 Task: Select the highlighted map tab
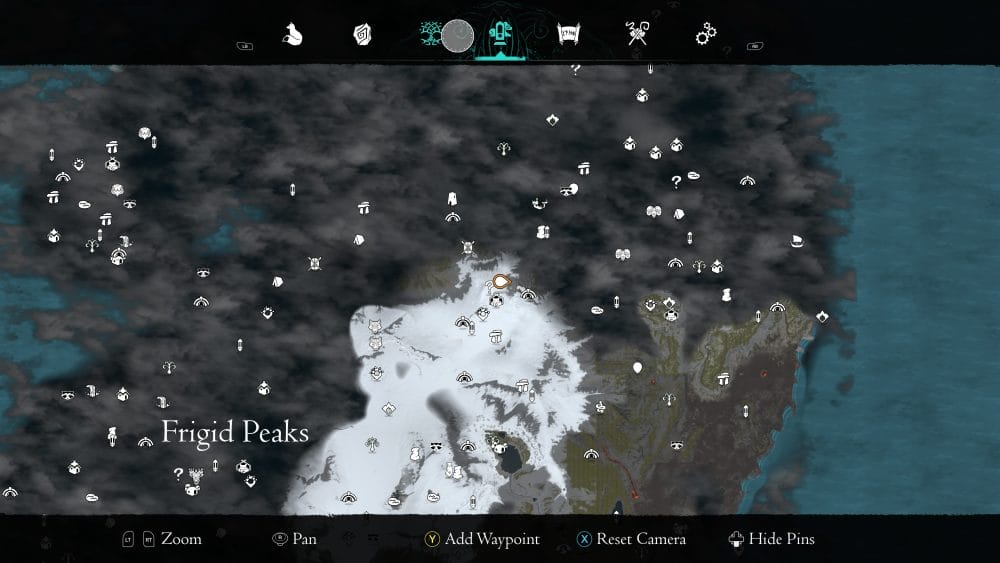point(497,35)
